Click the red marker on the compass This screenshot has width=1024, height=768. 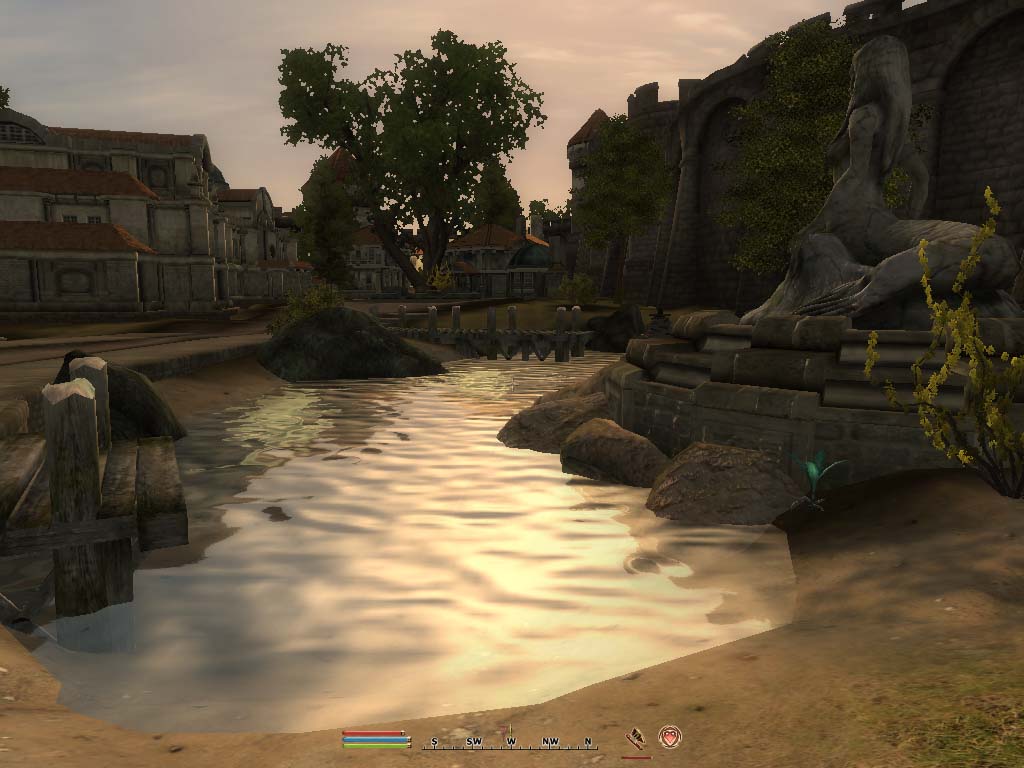(x=505, y=731)
